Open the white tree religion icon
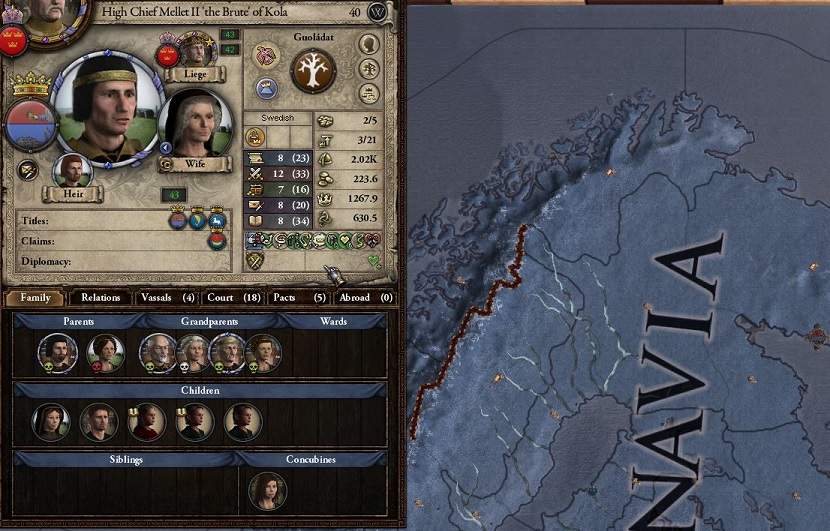This screenshot has width=830, height=531. point(311,73)
